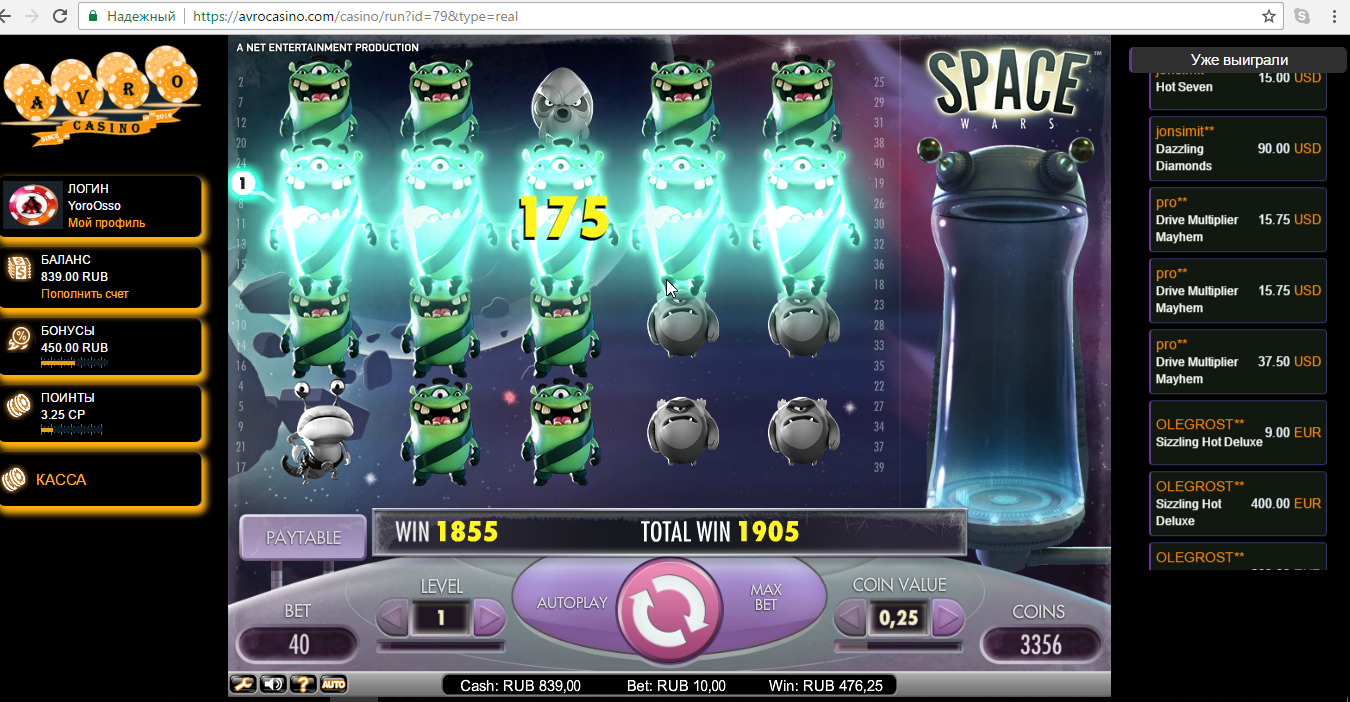Open the ПОИНТЫ points panel
The image size is (1350, 702).
[x=68, y=398]
